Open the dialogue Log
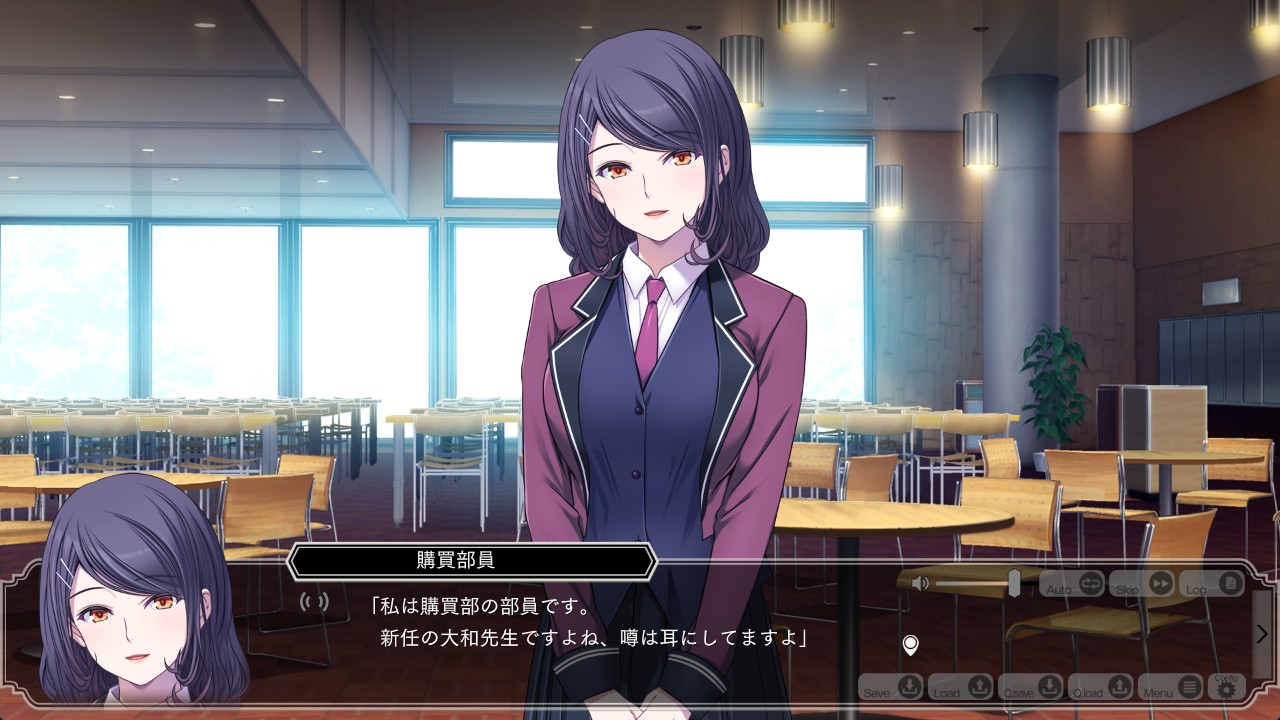The image size is (1280, 720). [x=1212, y=584]
